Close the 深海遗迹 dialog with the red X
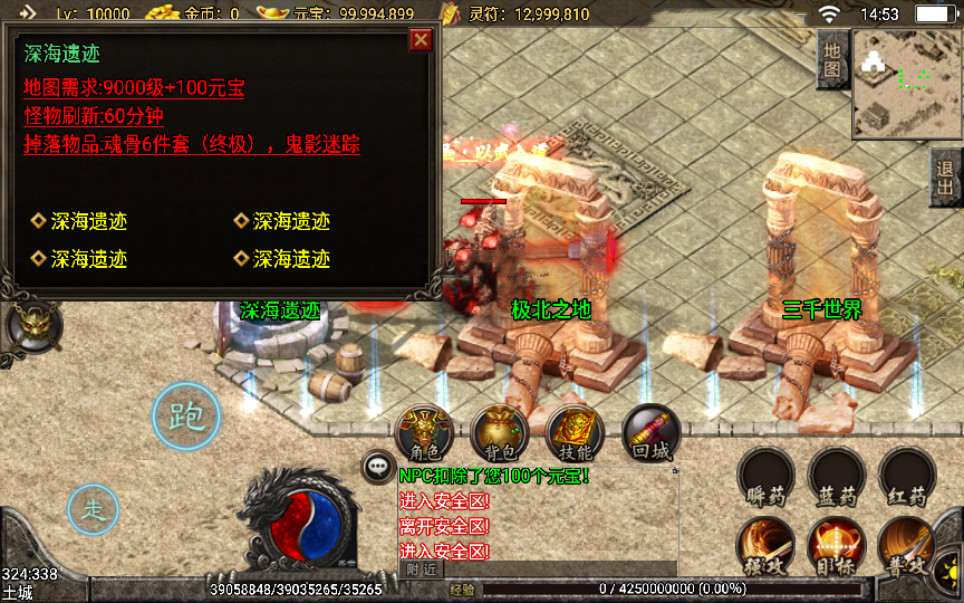This screenshot has width=964, height=603. [421, 39]
